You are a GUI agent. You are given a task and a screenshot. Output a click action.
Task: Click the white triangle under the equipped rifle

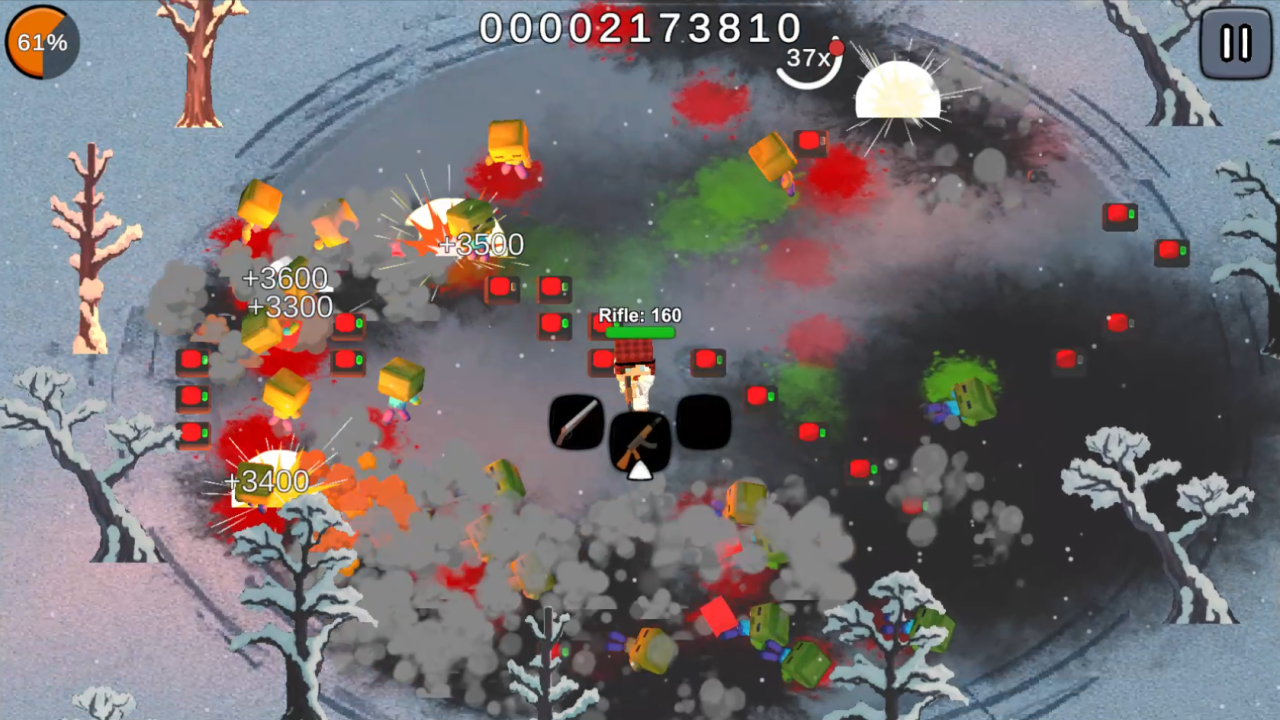[x=640, y=470]
